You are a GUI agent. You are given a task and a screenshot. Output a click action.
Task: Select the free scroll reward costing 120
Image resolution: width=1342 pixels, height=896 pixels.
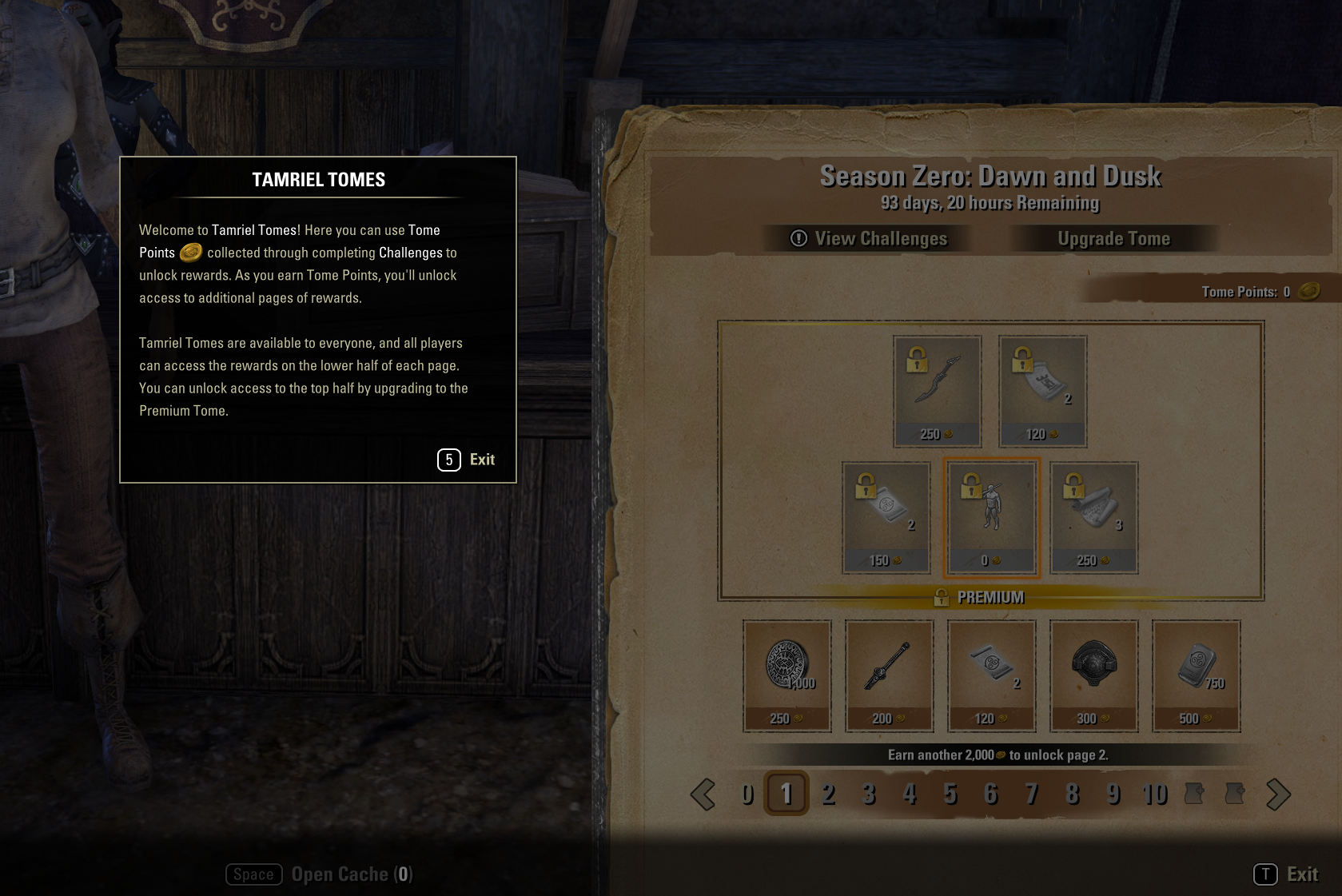[991, 675]
